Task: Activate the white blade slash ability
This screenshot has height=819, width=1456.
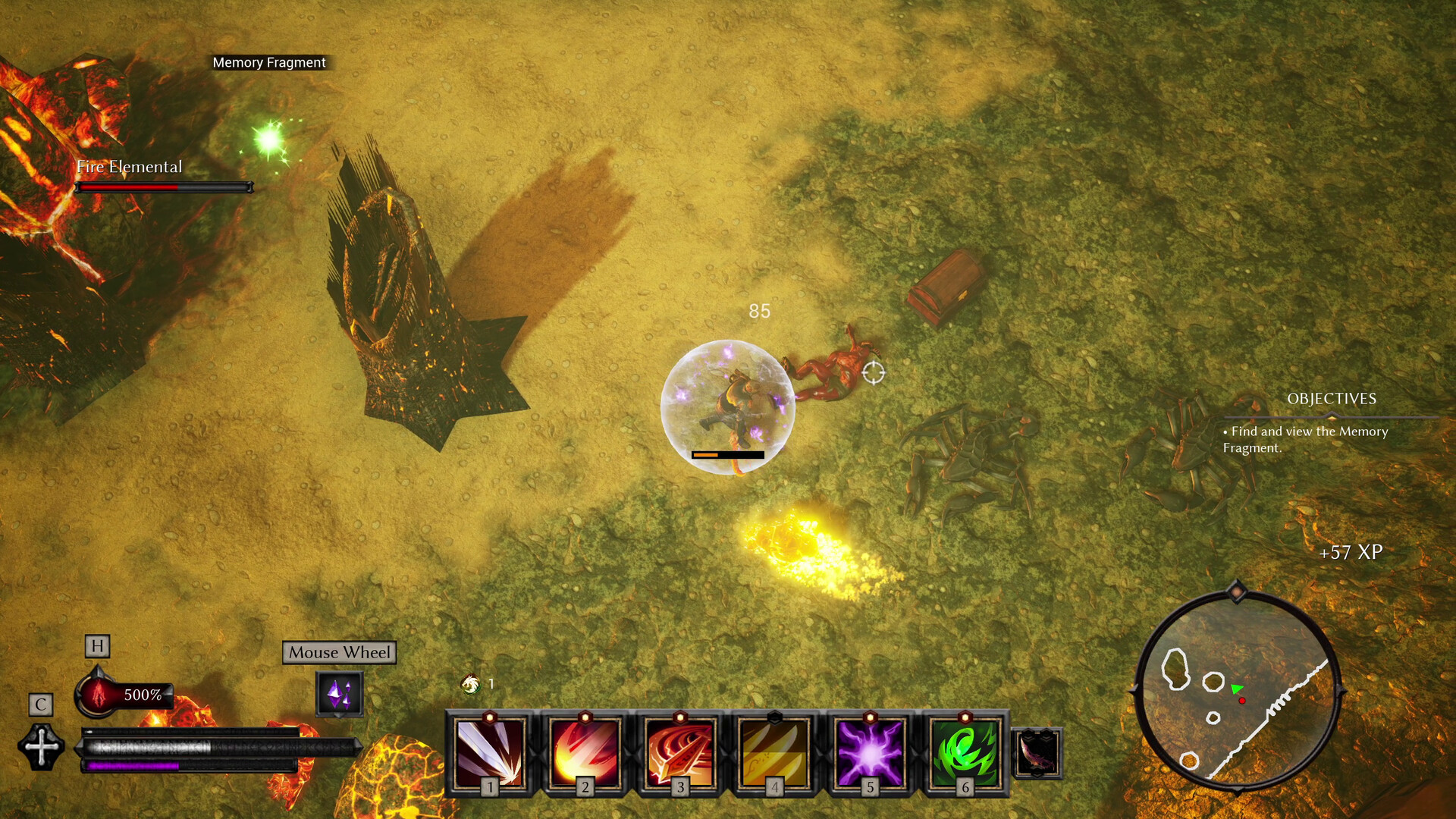Action: [x=490, y=752]
